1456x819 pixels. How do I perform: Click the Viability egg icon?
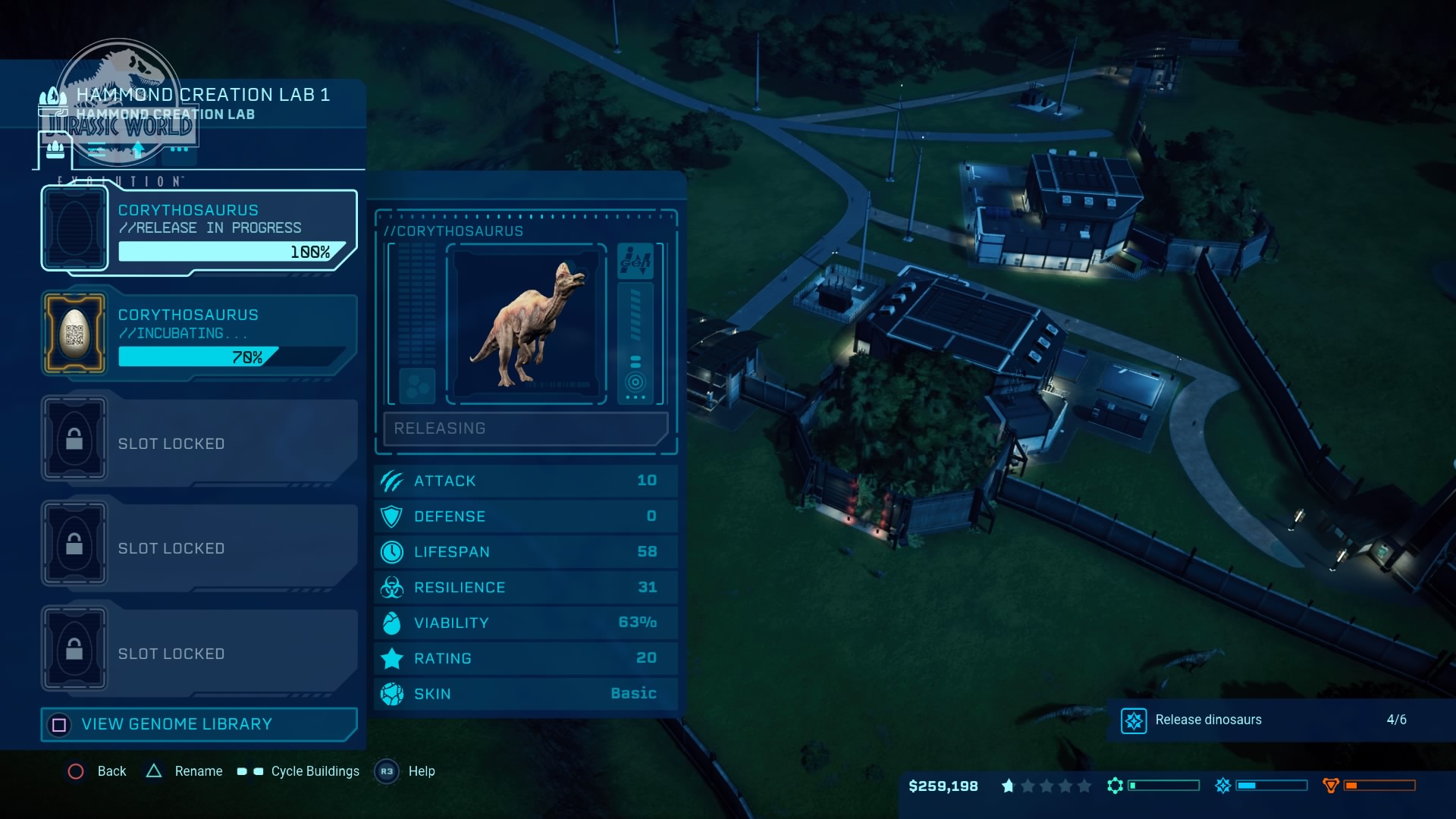click(x=391, y=622)
